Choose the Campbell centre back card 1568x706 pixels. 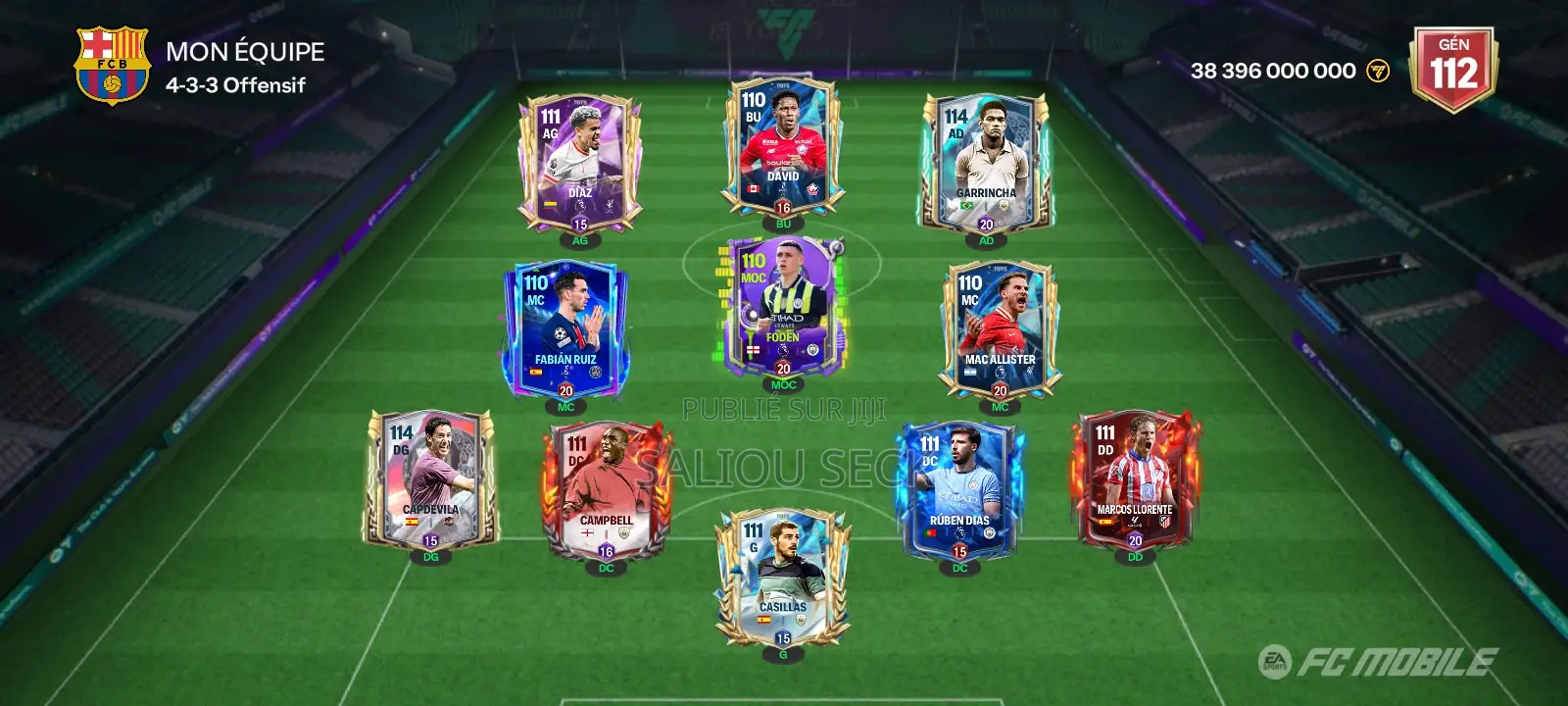(606, 490)
